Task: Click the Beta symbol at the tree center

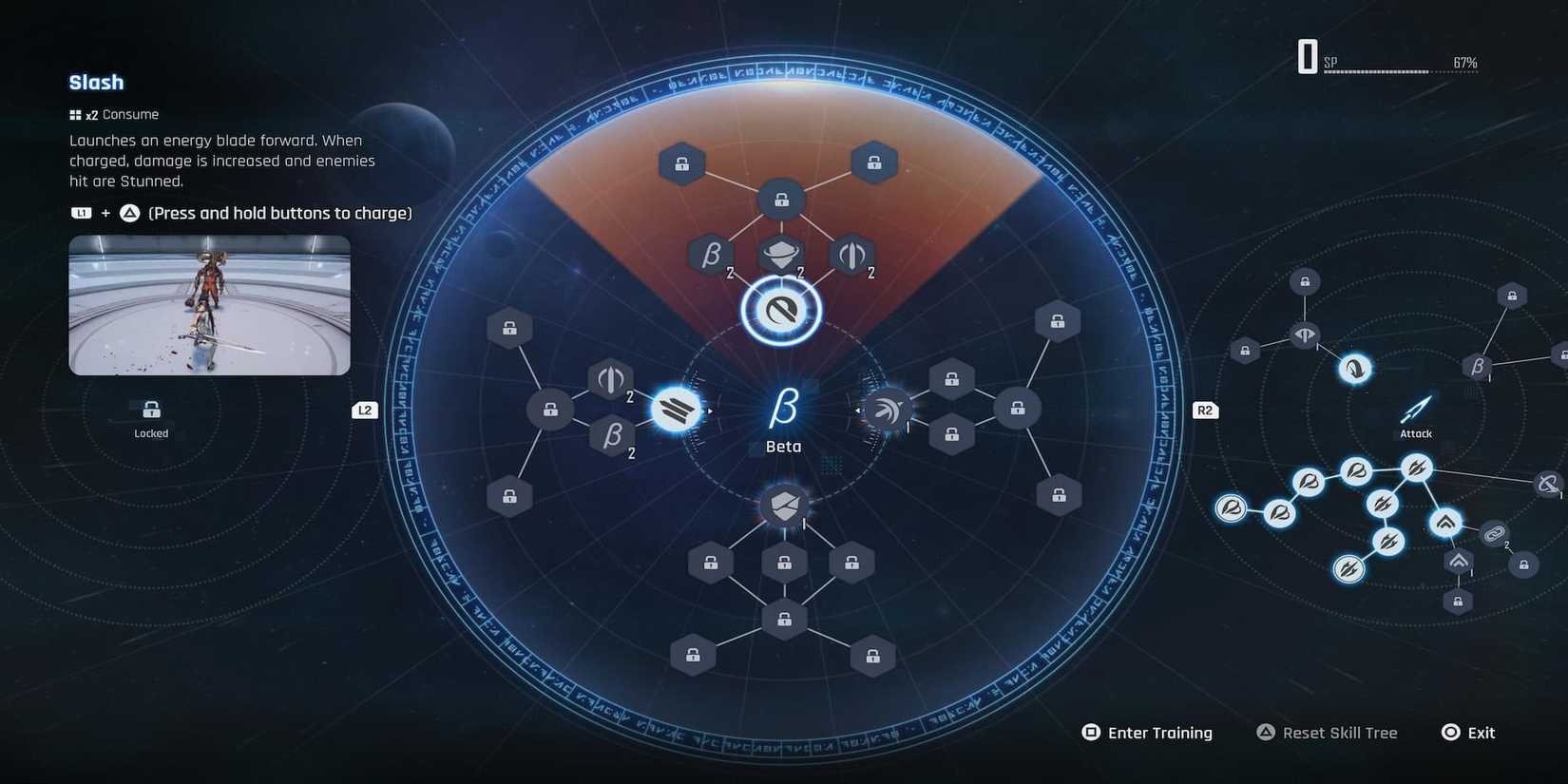Action: pos(781,409)
